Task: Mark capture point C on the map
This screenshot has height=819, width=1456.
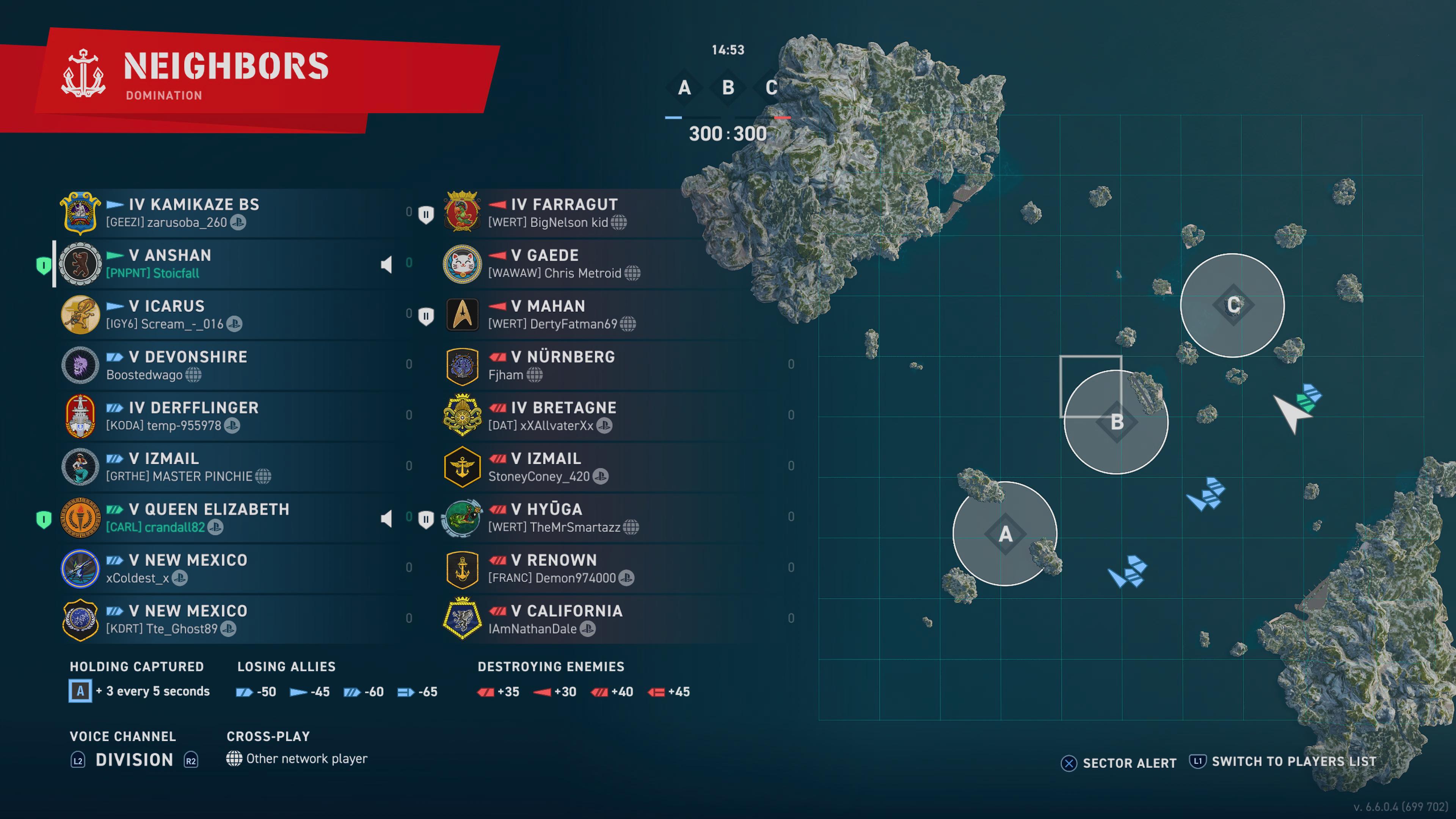Action: click(x=1233, y=305)
